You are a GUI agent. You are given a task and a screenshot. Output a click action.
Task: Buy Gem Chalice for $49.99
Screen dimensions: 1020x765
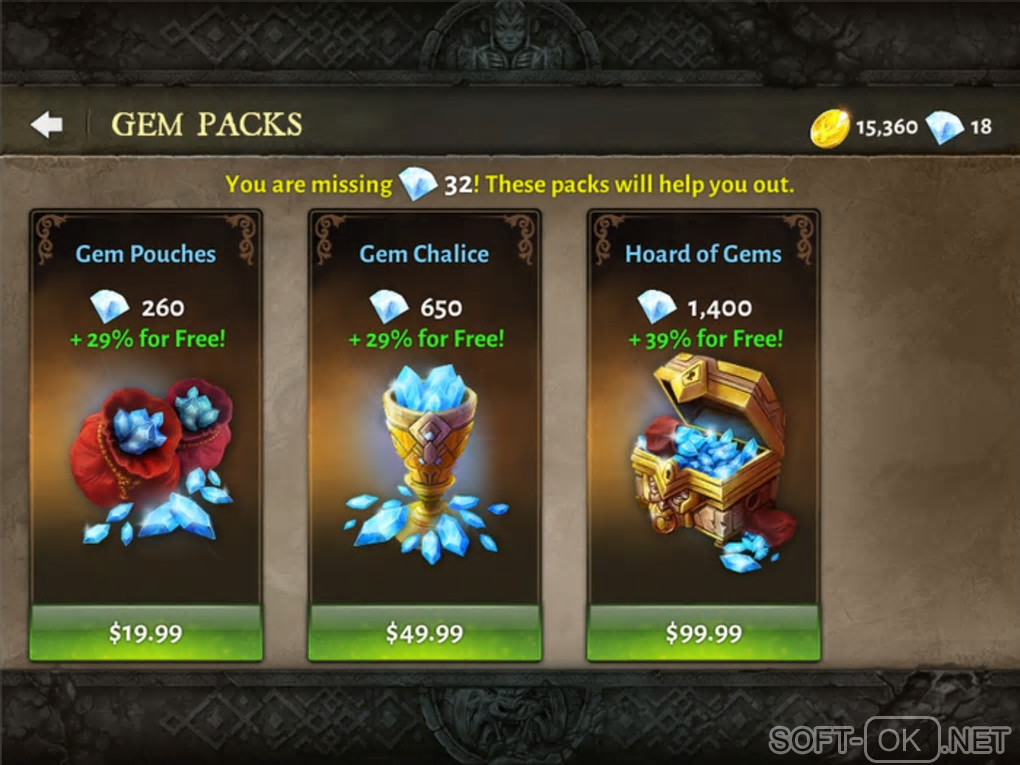point(424,633)
